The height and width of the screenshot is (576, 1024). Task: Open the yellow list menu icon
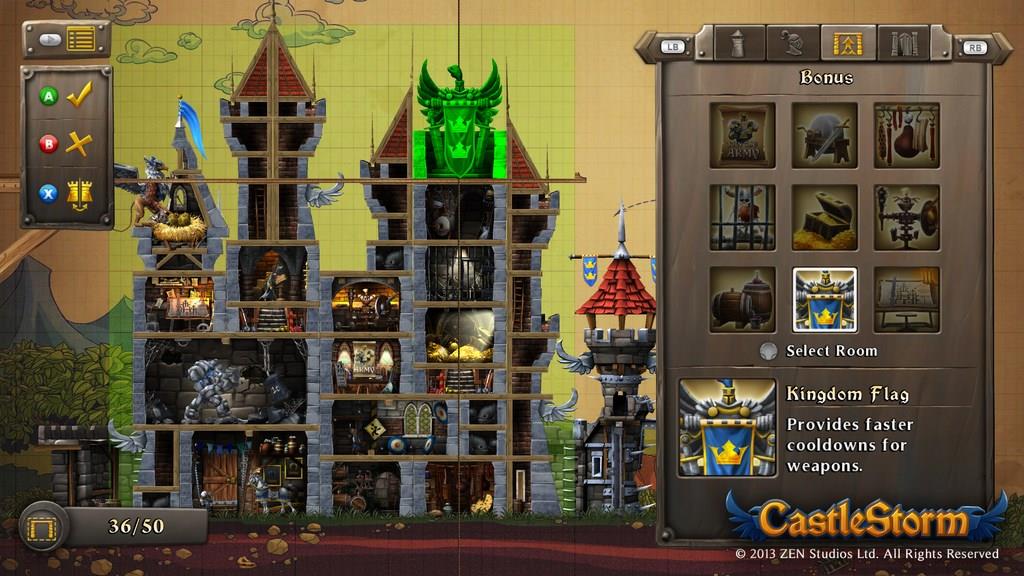pos(81,40)
